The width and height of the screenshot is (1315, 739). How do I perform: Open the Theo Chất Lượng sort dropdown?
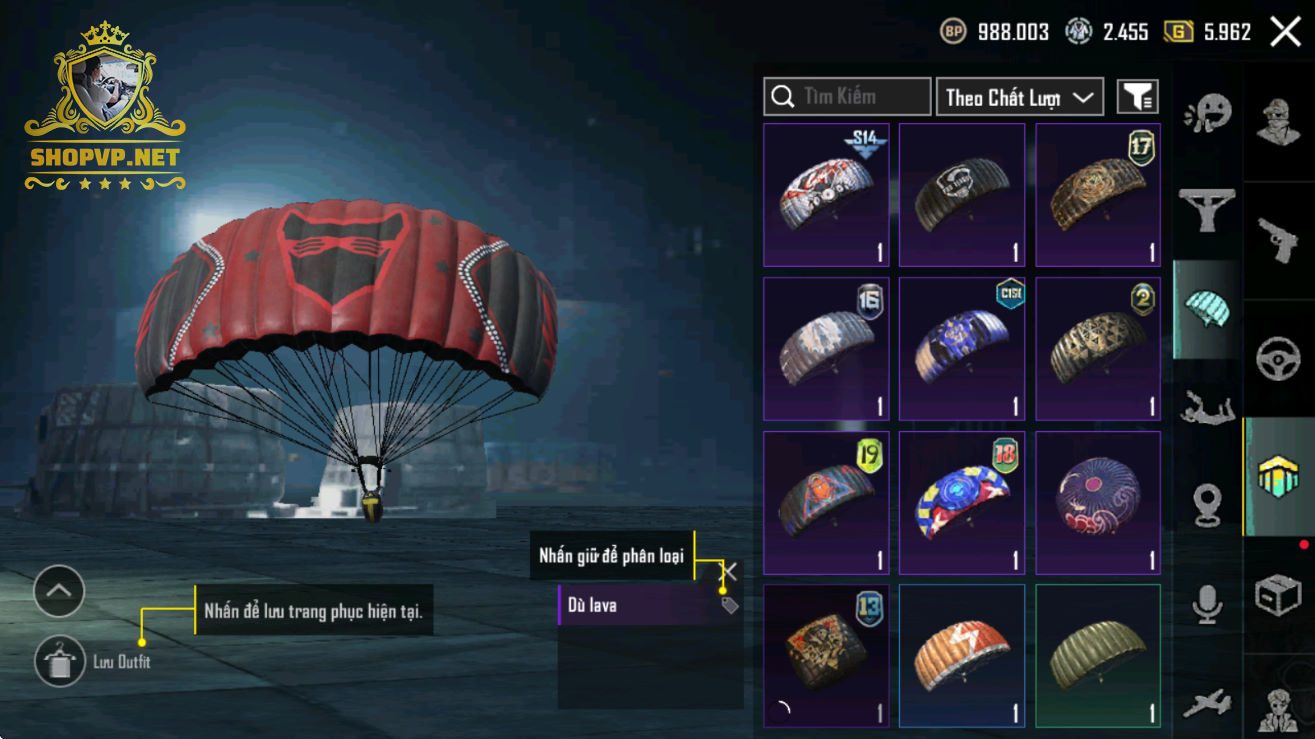(x=1019, y=97)
